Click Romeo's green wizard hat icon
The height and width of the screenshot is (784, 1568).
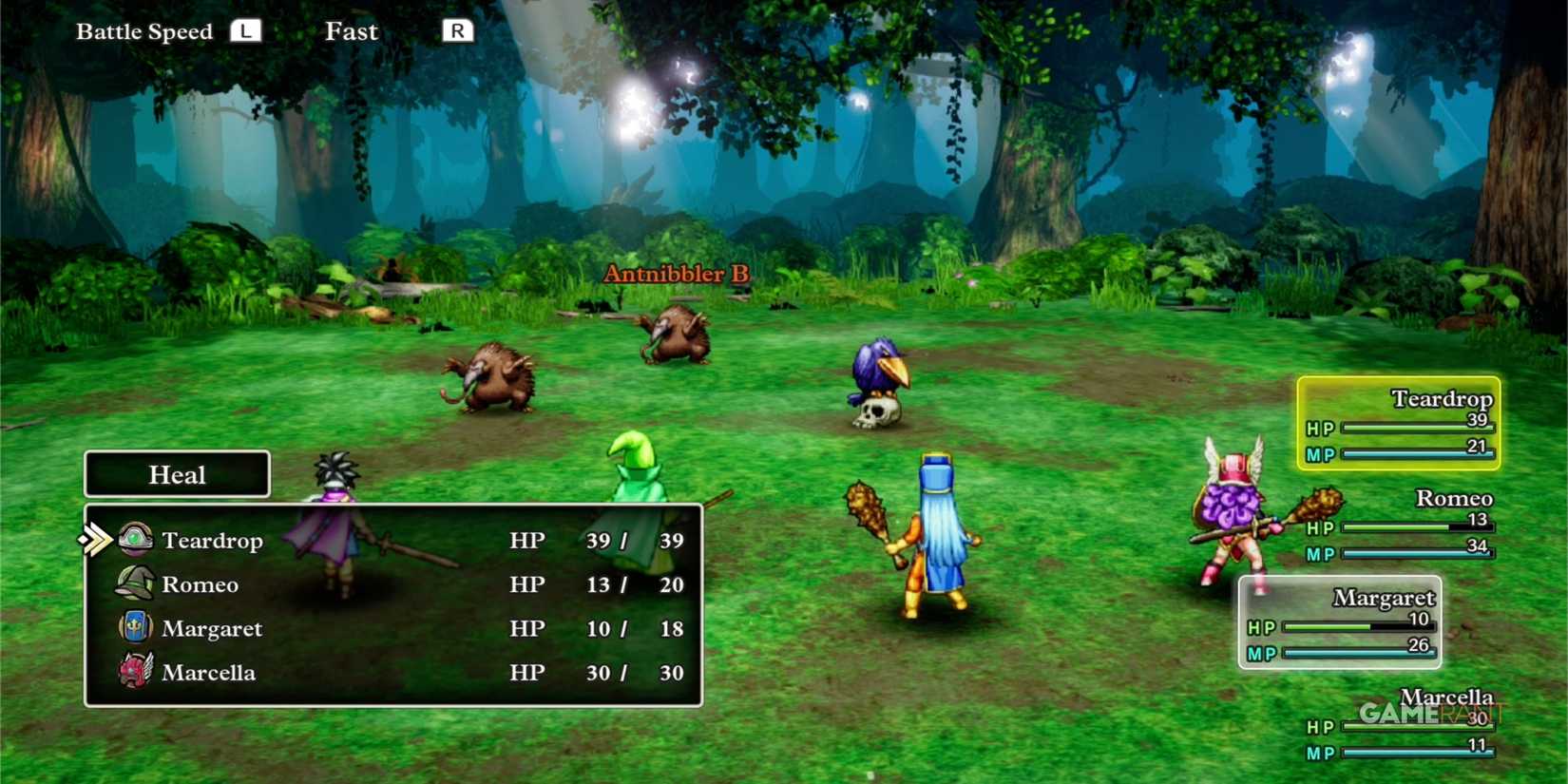[x=136, y=583]
